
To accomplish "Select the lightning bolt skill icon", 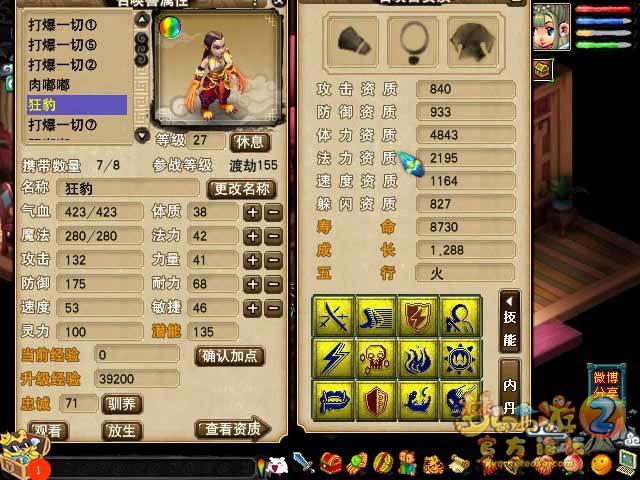I will pos(332,358).
